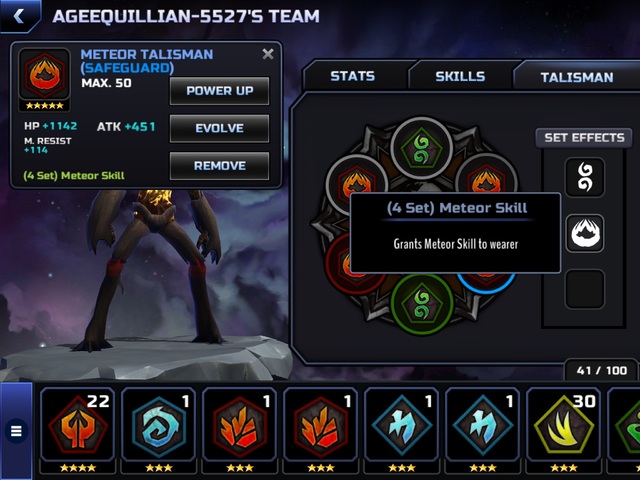Screen dimensions: 640x480
Task: Close the Meteor Talisman info panel
Action: click(267, 55)
